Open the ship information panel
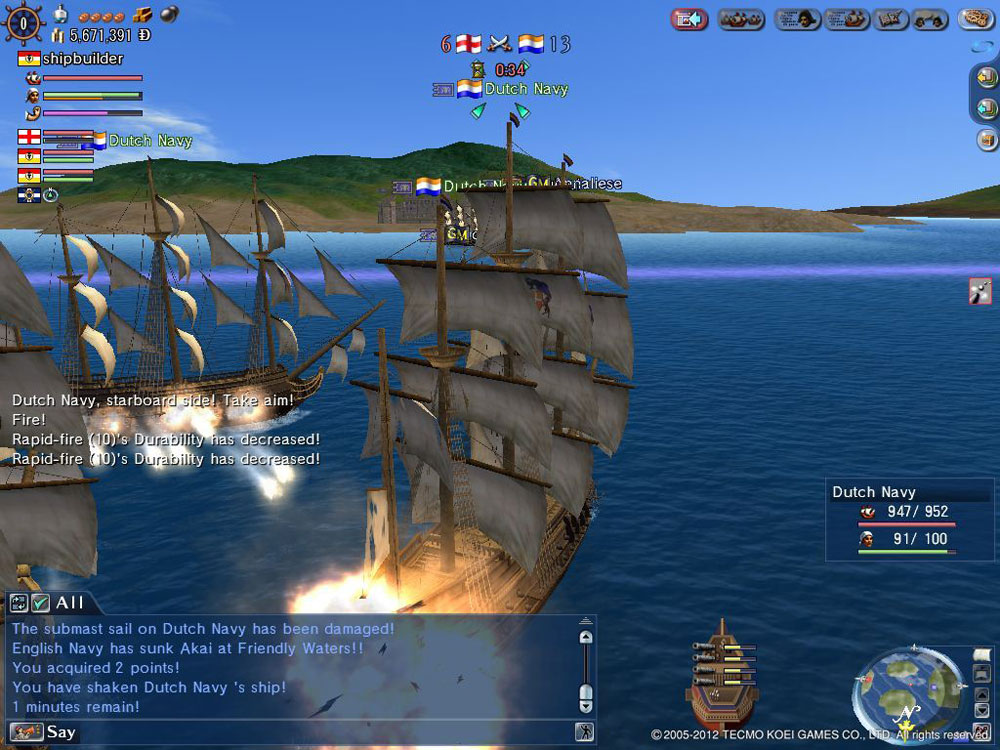Screen dimensions: 1000x750 tap(847, 19)
